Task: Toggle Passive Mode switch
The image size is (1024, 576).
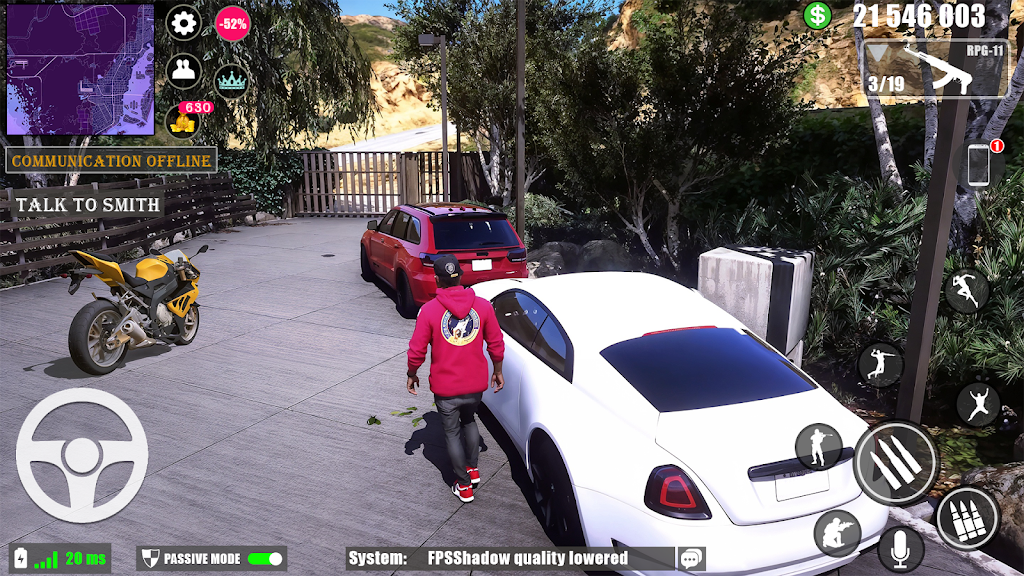Action: pyautogui.click(x=264, y=558)
